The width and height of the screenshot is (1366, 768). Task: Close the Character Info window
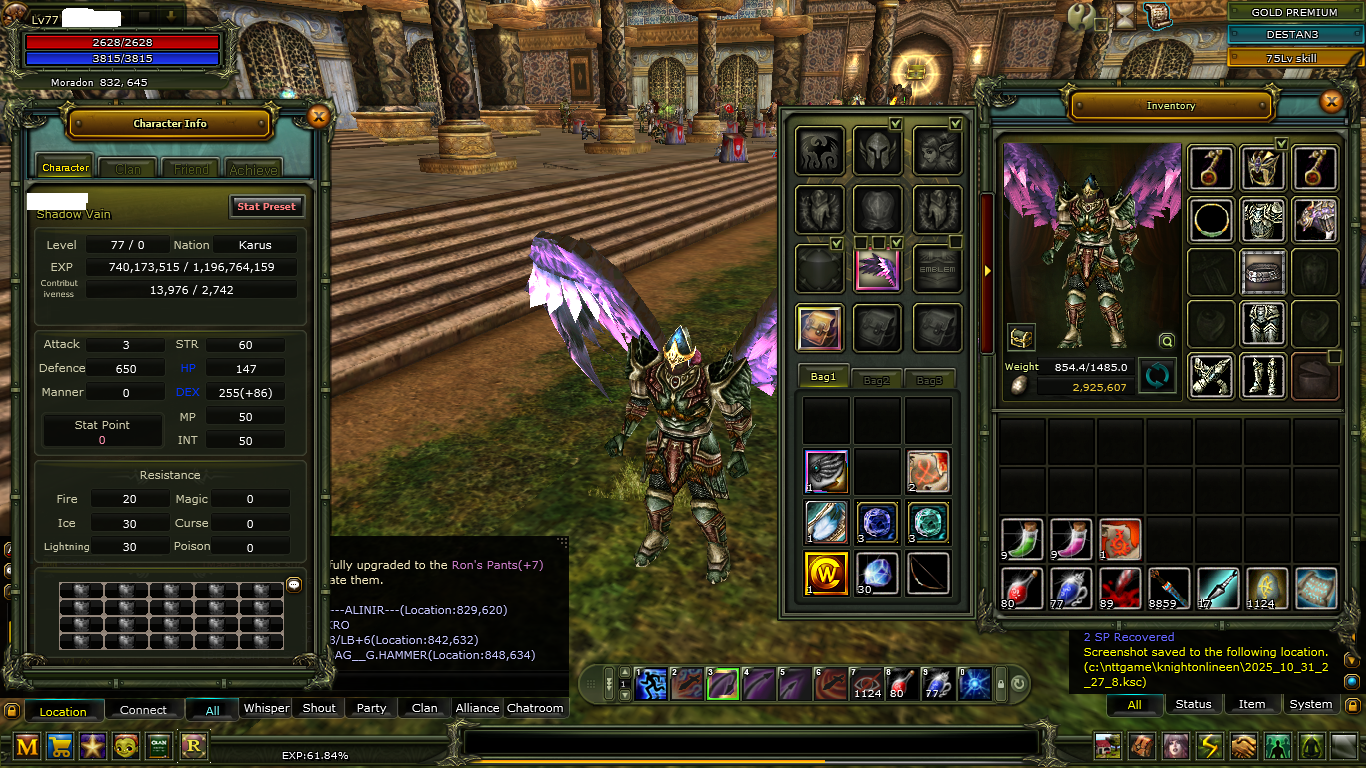pyautogui.click(x=319, y=117)
